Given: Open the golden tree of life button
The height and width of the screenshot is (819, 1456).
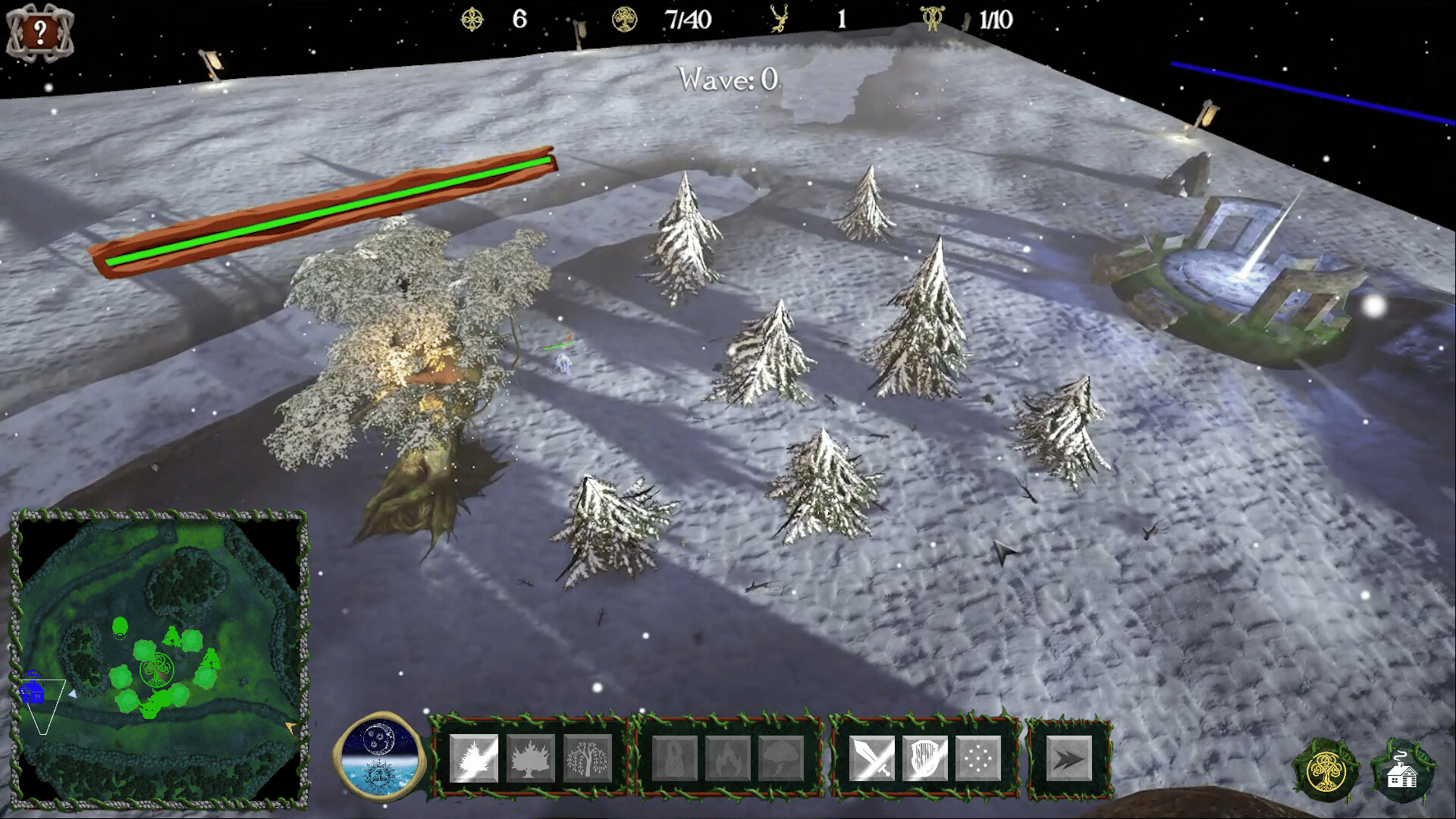Looking at the screenshot, I should [1326, 772].
